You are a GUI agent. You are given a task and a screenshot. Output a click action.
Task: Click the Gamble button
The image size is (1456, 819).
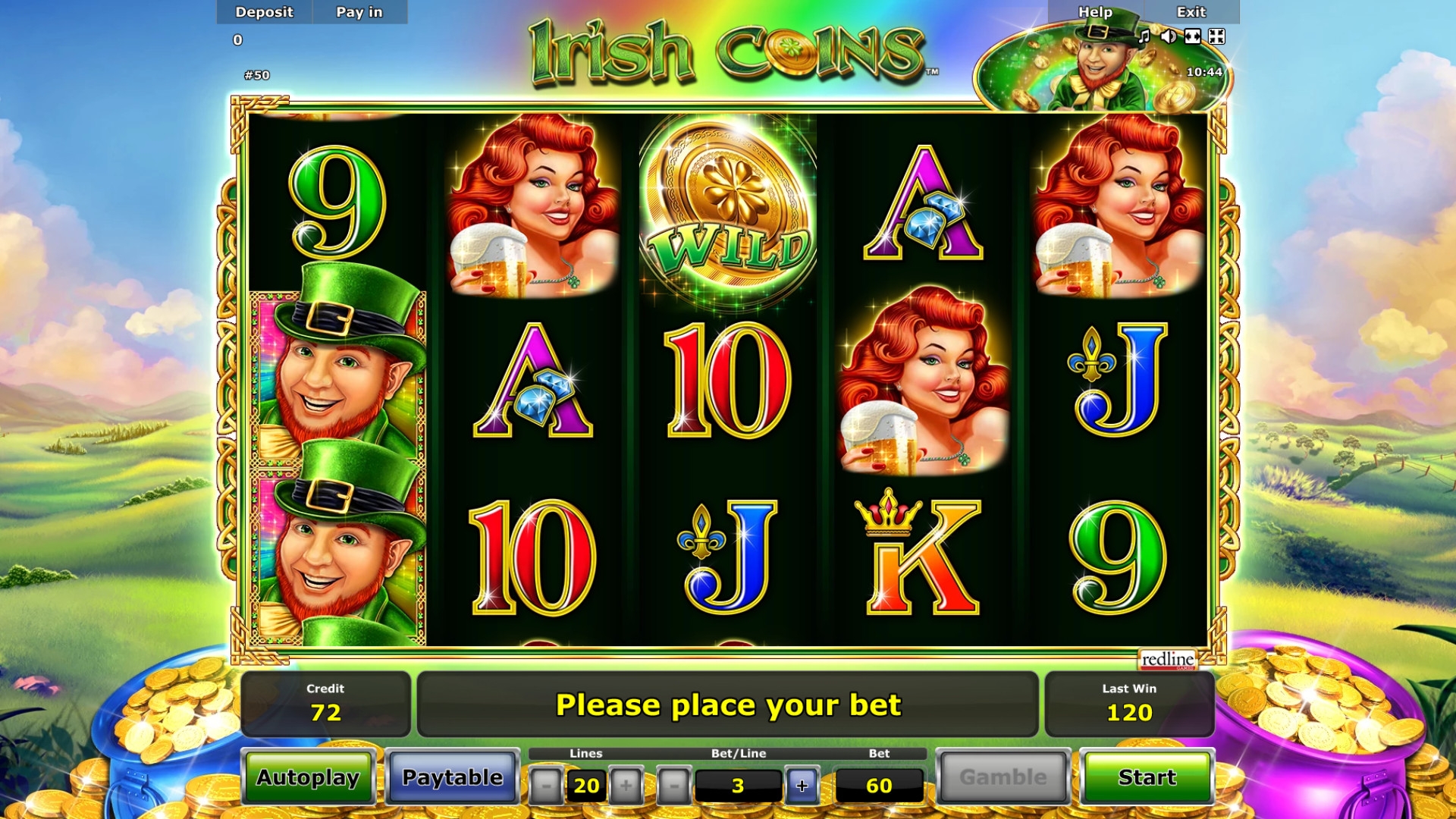point(1003,777)
